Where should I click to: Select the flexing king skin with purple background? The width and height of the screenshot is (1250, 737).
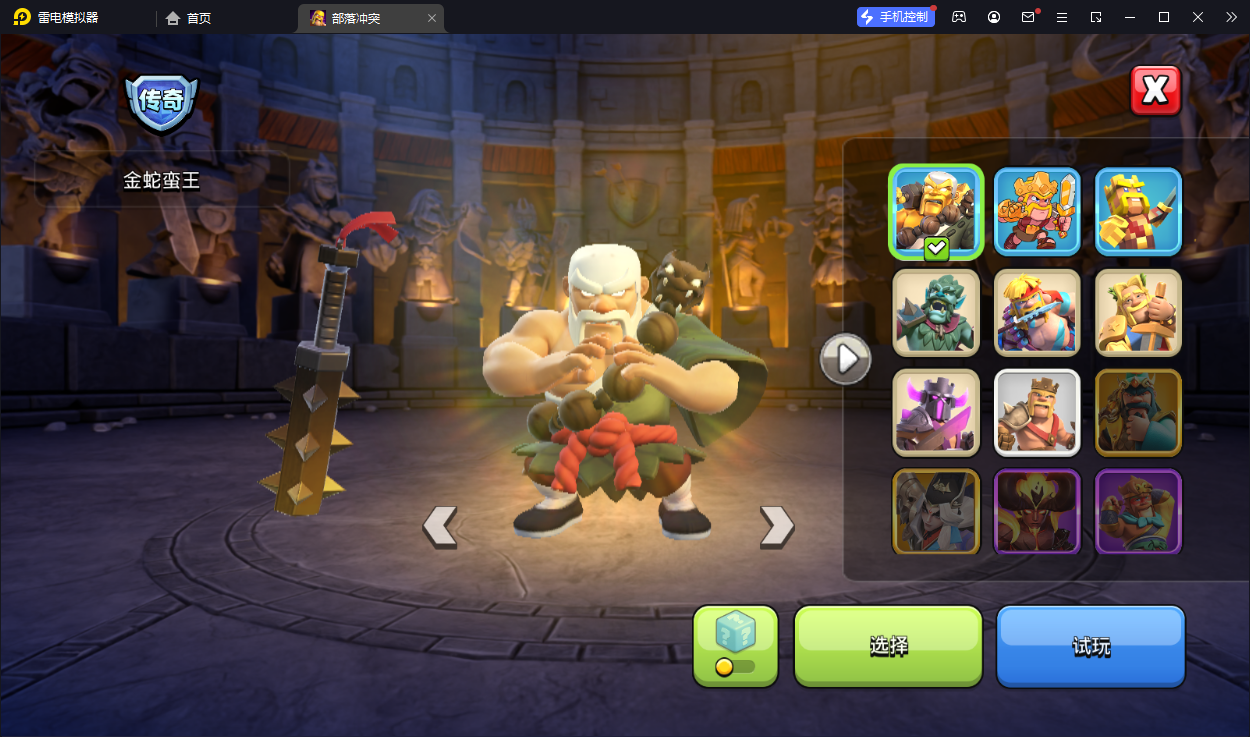point(1138,511)
